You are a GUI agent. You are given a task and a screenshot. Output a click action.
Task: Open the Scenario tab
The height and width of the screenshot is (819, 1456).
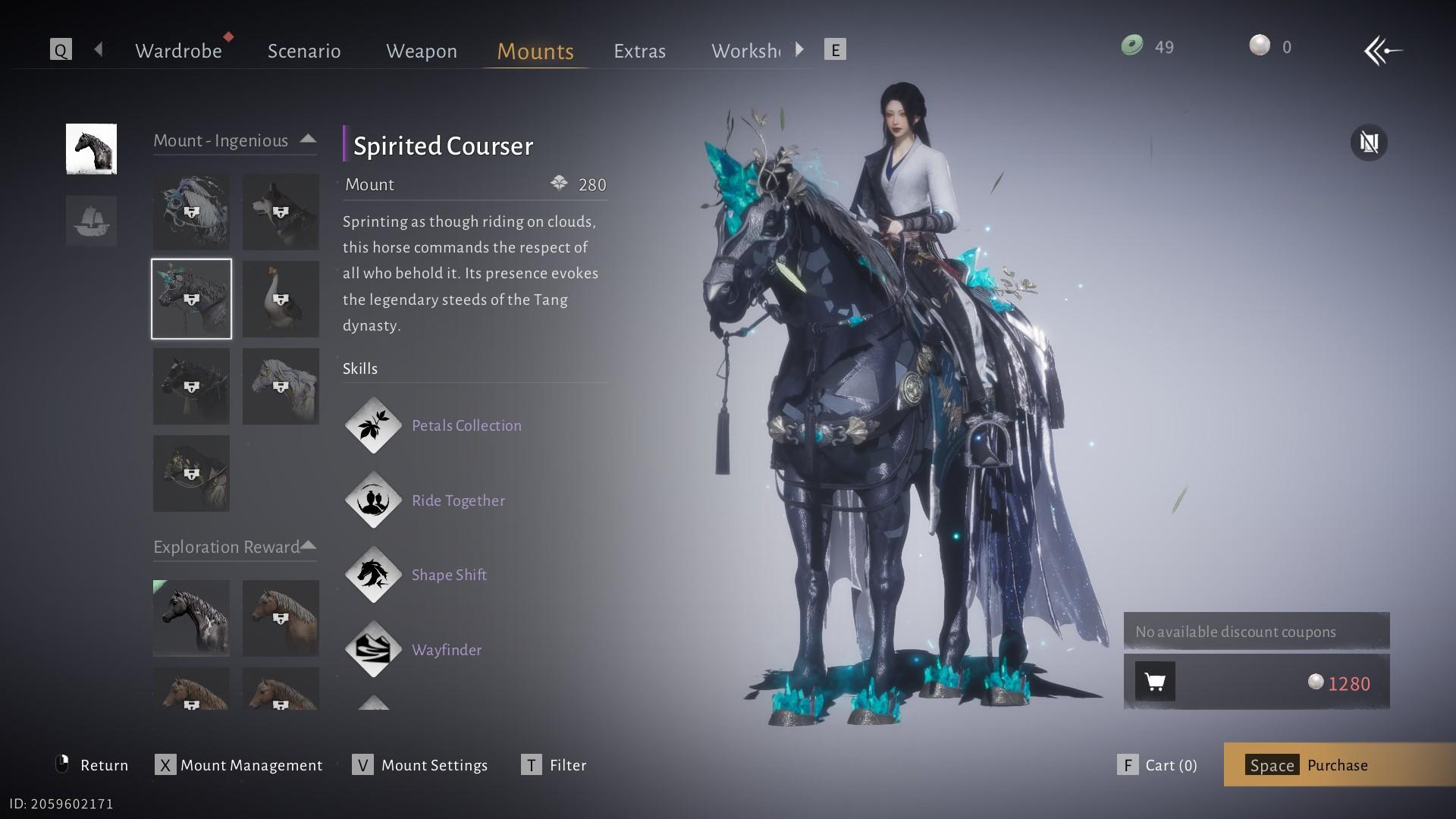304,51
